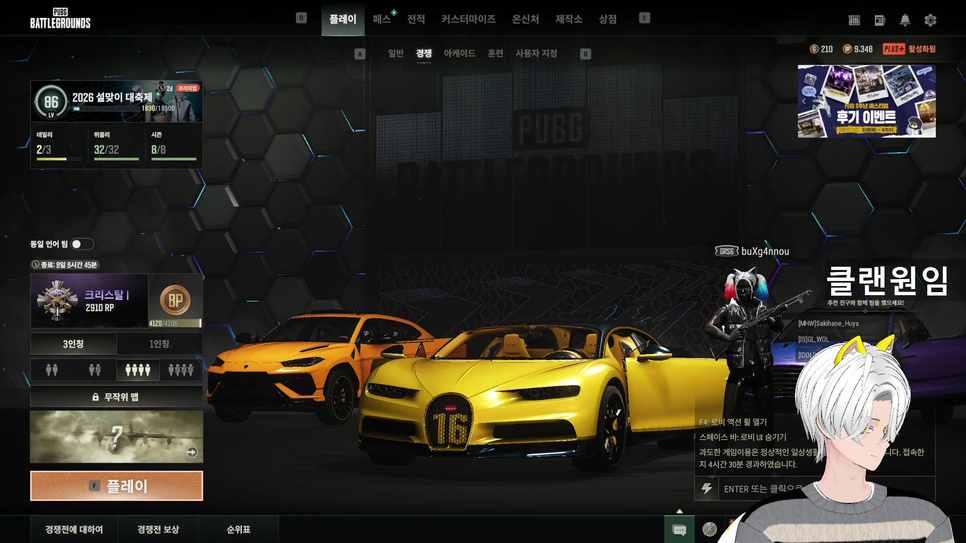Choose the 훈련 training mode

pyautogui.click(x=495, y=53)
